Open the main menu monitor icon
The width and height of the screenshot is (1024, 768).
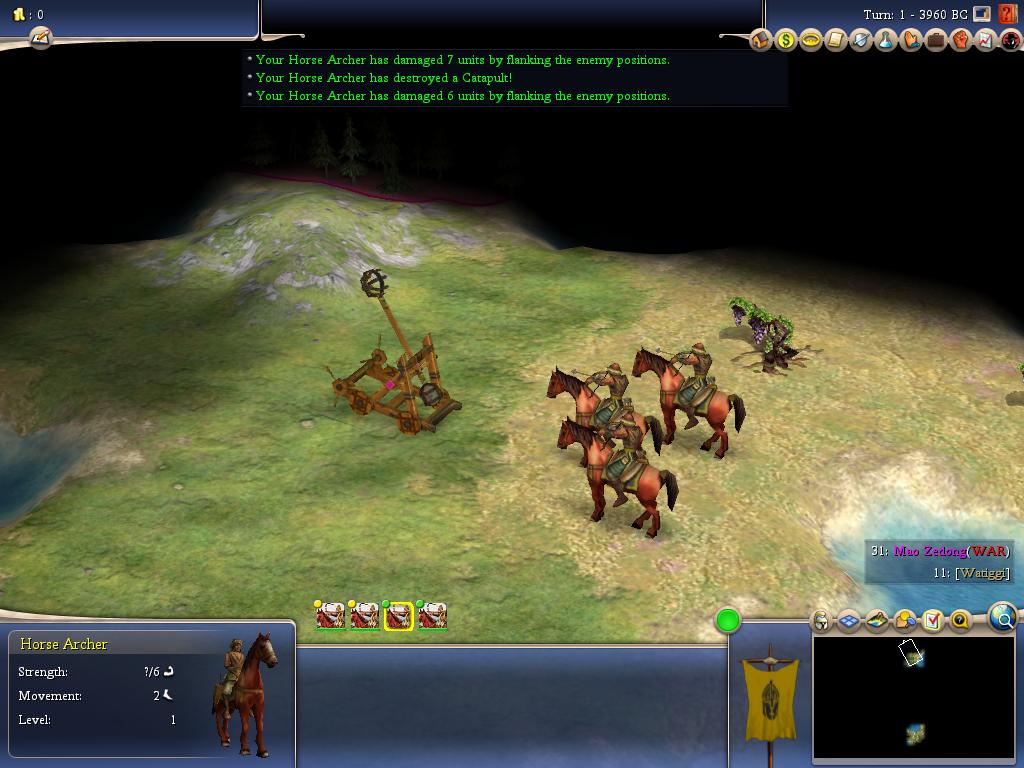[982, 14]
